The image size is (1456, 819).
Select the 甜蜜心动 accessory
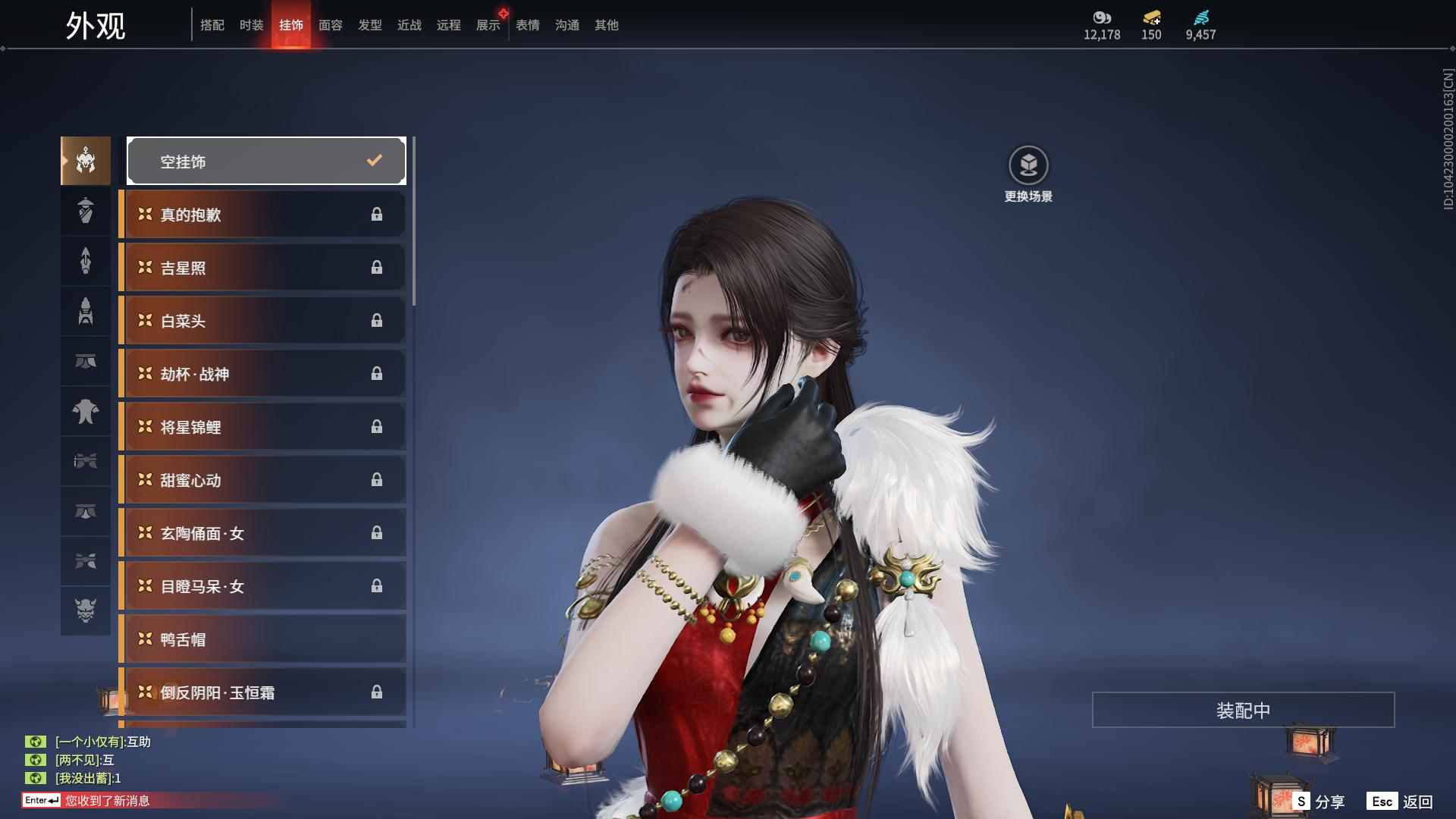click(x=262, y=480)
